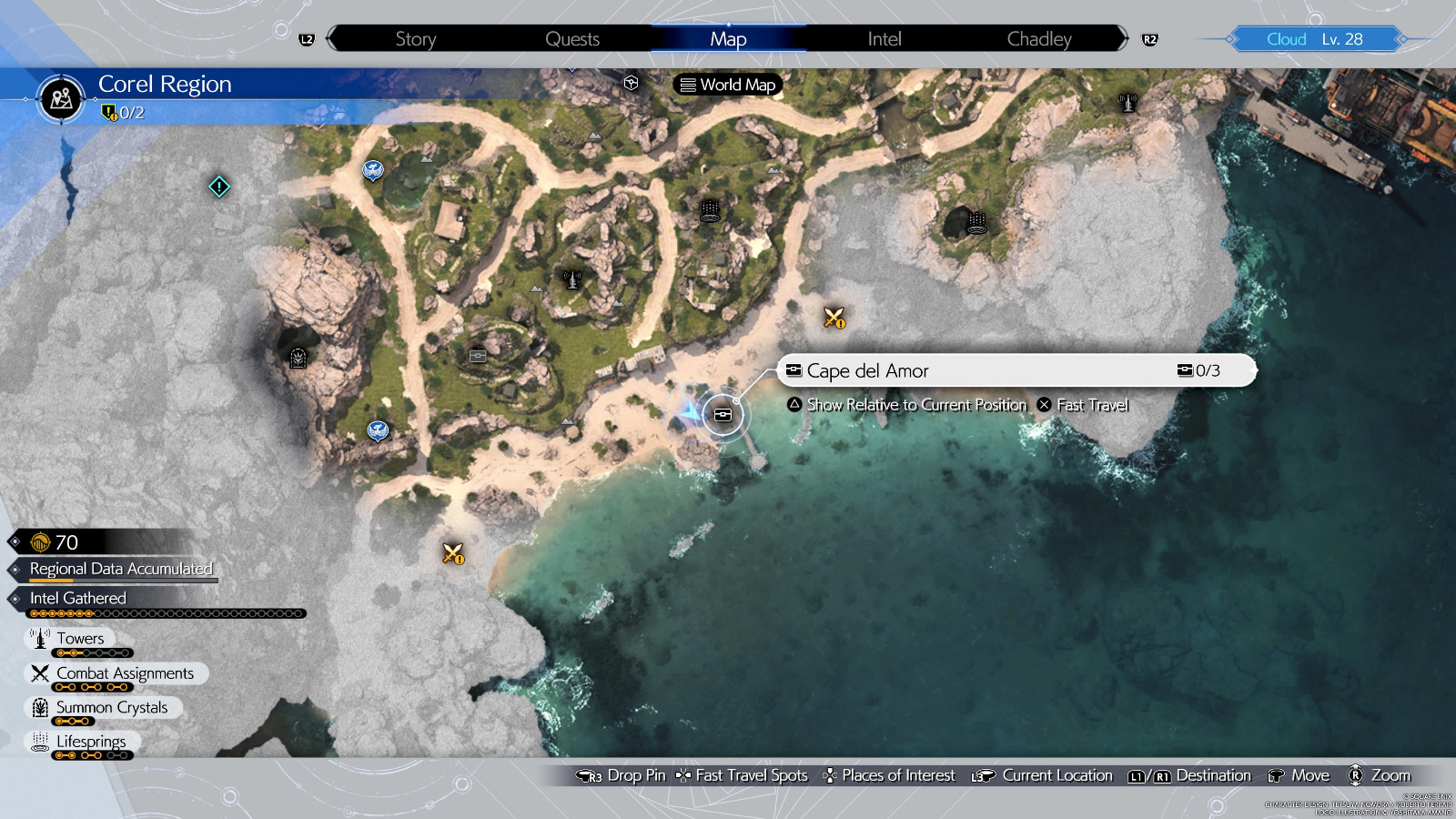The width and height of the screenshot is (1456, 819).
Task: Select the side quest diamond marker top-left
Action: pos(218,187)
